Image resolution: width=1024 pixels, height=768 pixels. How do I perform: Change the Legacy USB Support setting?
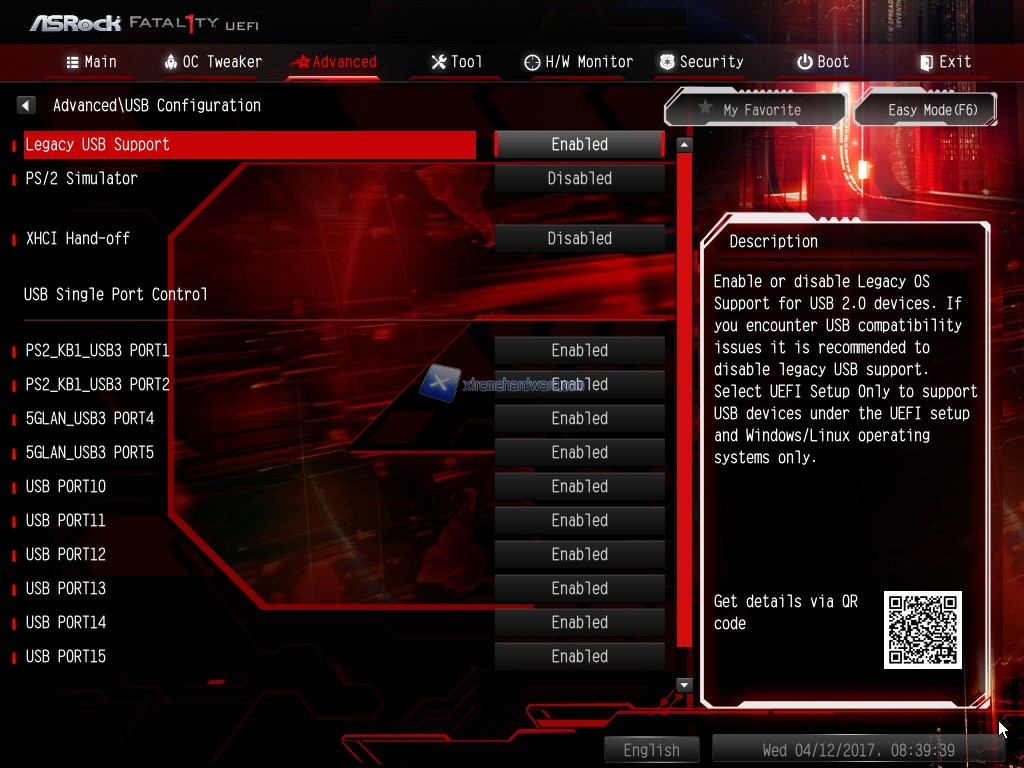tap(579, 144)
